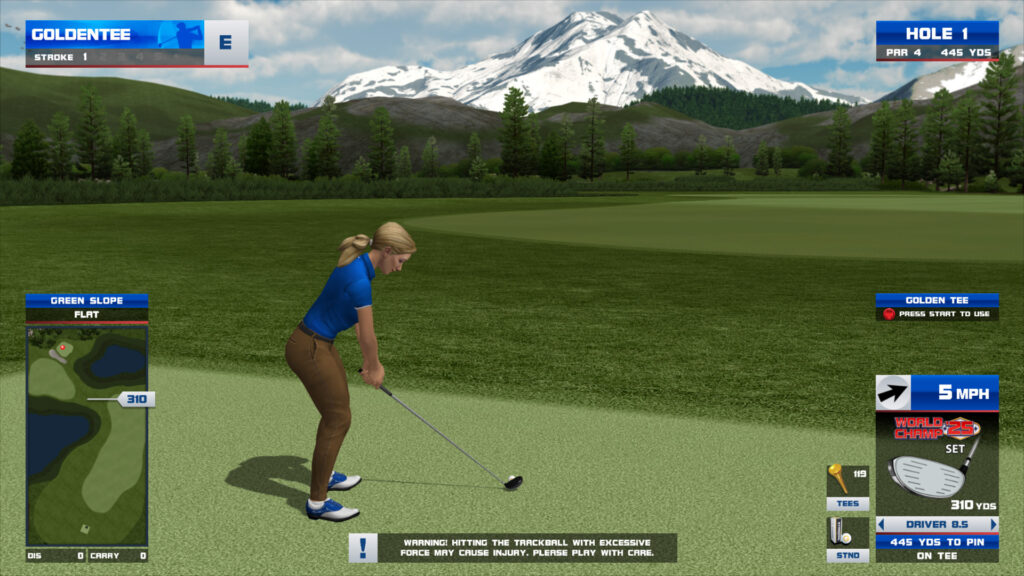Select the next club with the right arrow
This screenshot has height=576, width=1024.
point(993,524)
